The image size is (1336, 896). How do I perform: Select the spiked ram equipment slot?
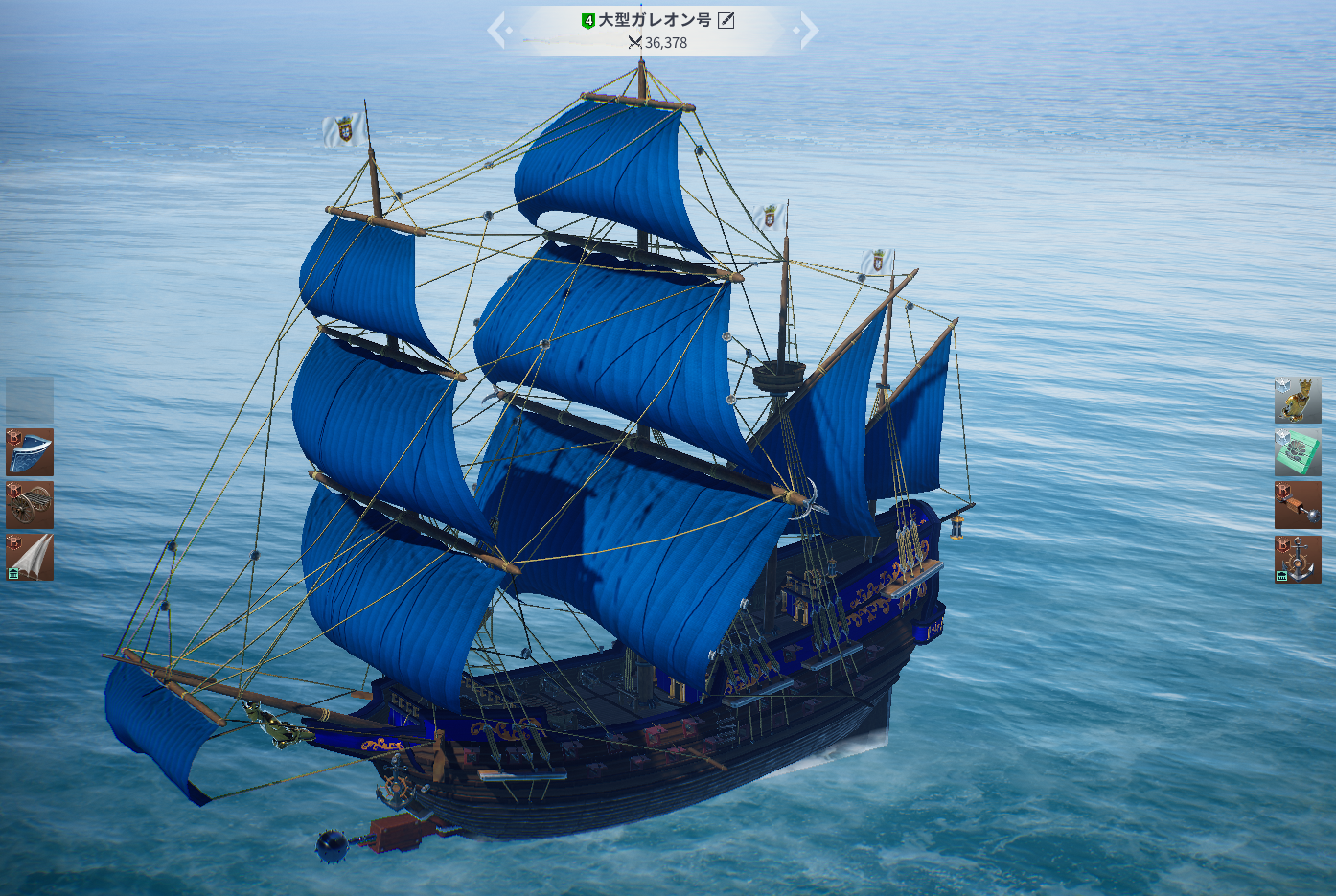tap(1298, 505)
